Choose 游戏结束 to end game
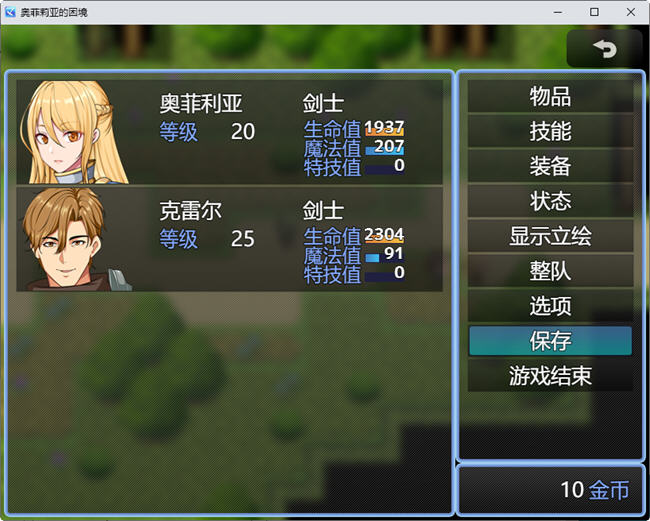Viewport: 650px width, 521px height. 550,376
